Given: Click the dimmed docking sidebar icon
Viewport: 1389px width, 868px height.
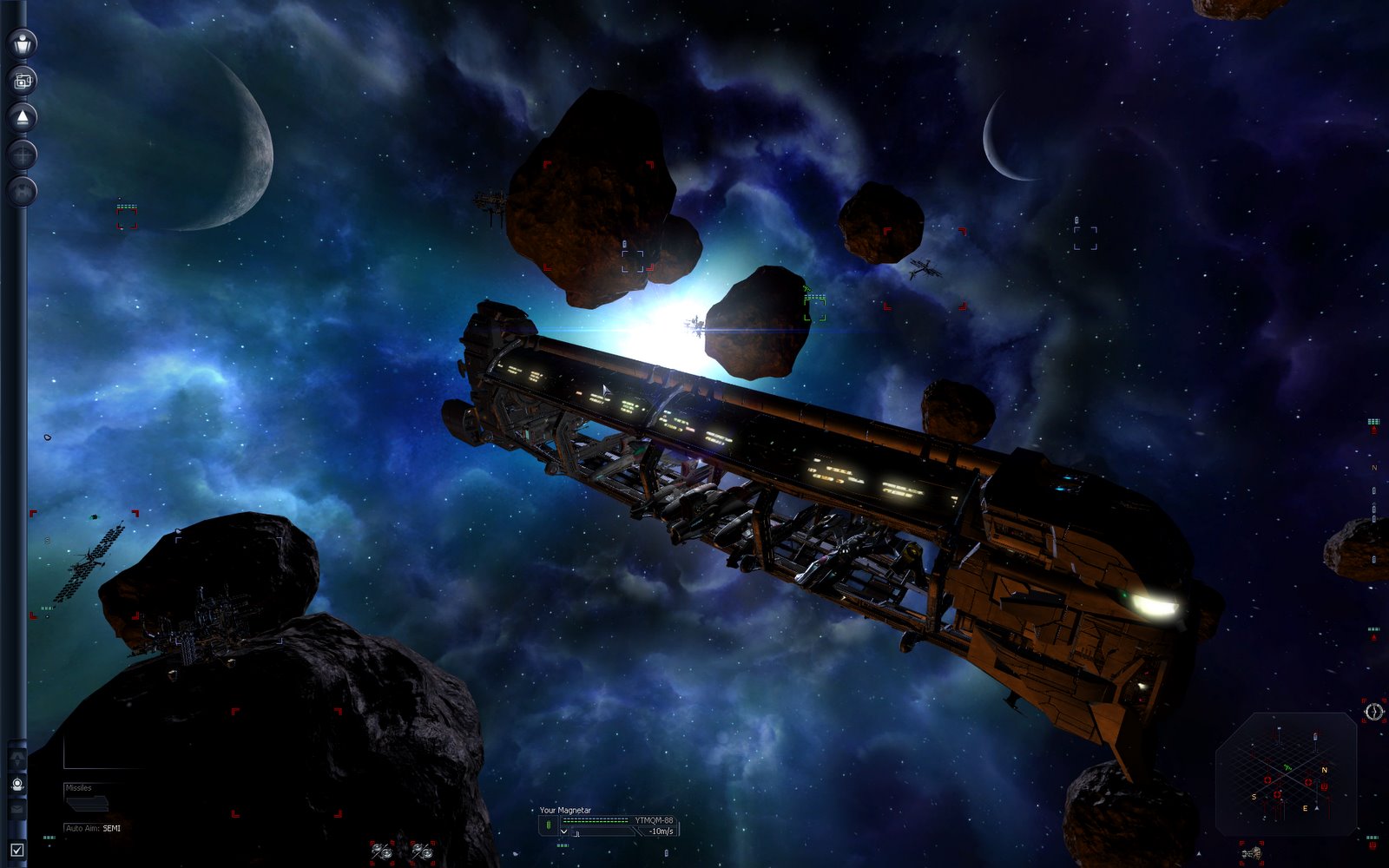Looking at the screenshot, I should [x=23, y=190].
